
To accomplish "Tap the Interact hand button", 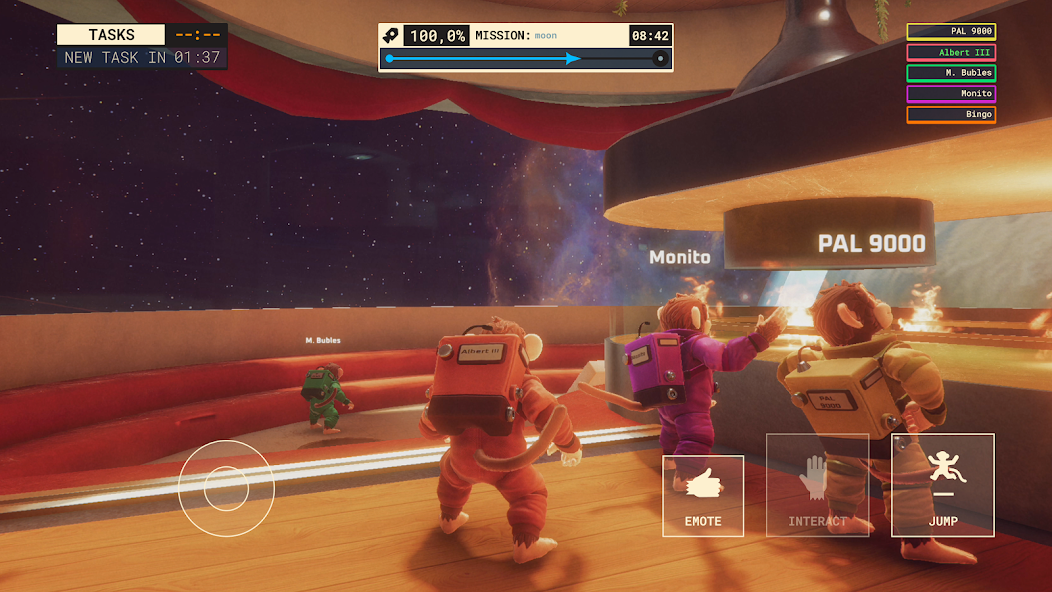I will 816,485.
